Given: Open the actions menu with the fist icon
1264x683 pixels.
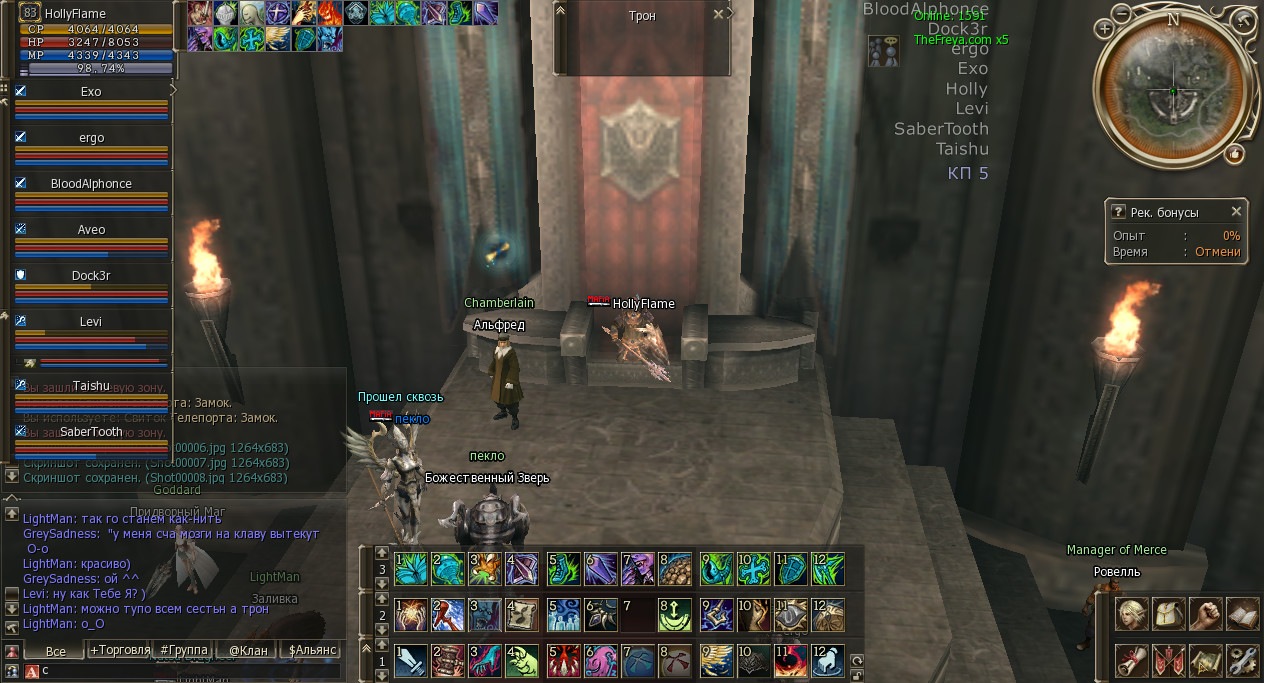Looking at the screenshot, I should click(x=1206, y=613).
